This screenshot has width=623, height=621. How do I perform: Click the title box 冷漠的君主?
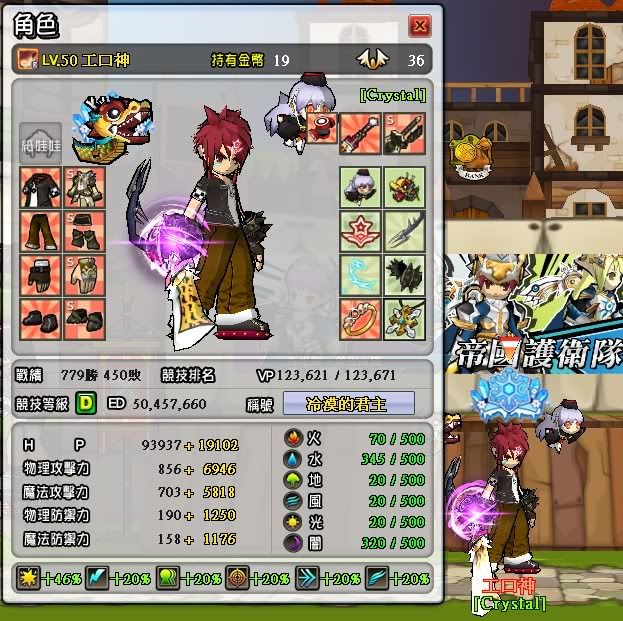click(x=348, y=403)
